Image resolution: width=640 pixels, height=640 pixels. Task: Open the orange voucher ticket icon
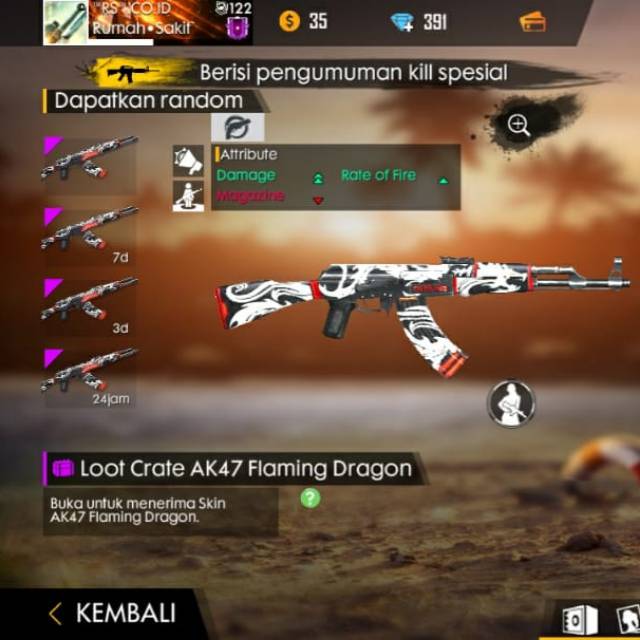533,21
